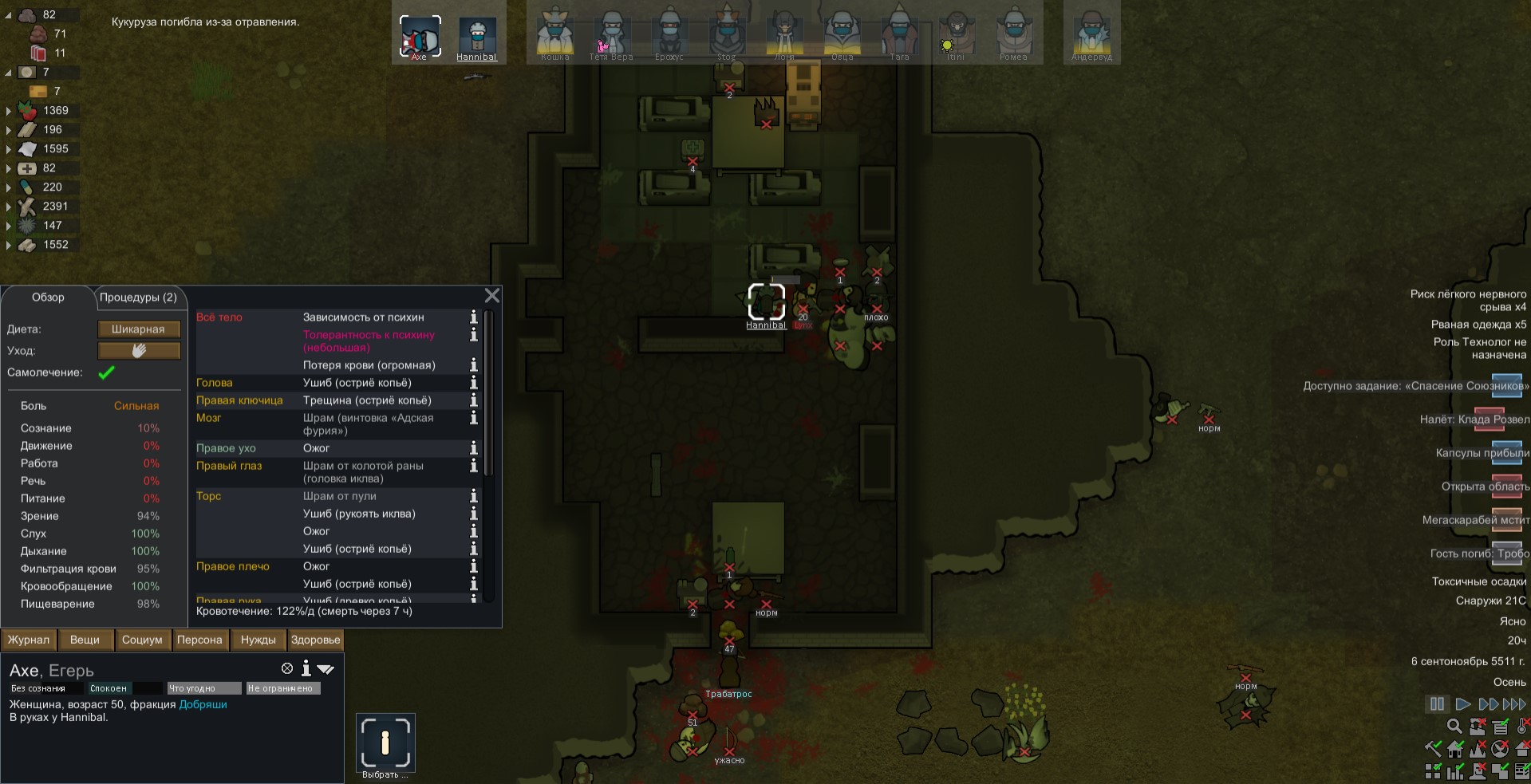This screenshot has height=784, width=1531.
Task: Close the health panel with the X
Action: [x=492, y=296]
